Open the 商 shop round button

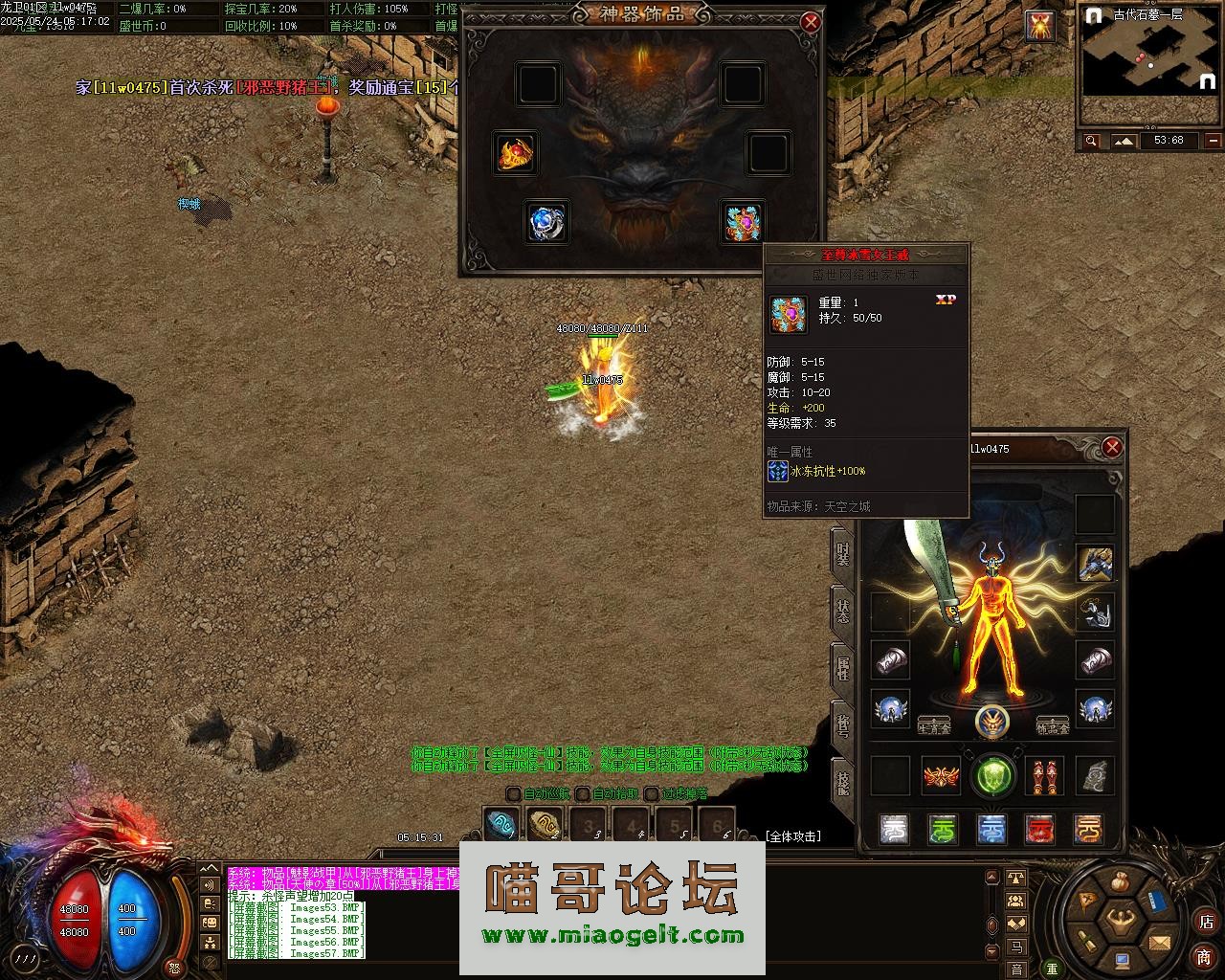tap(1204, 957)
